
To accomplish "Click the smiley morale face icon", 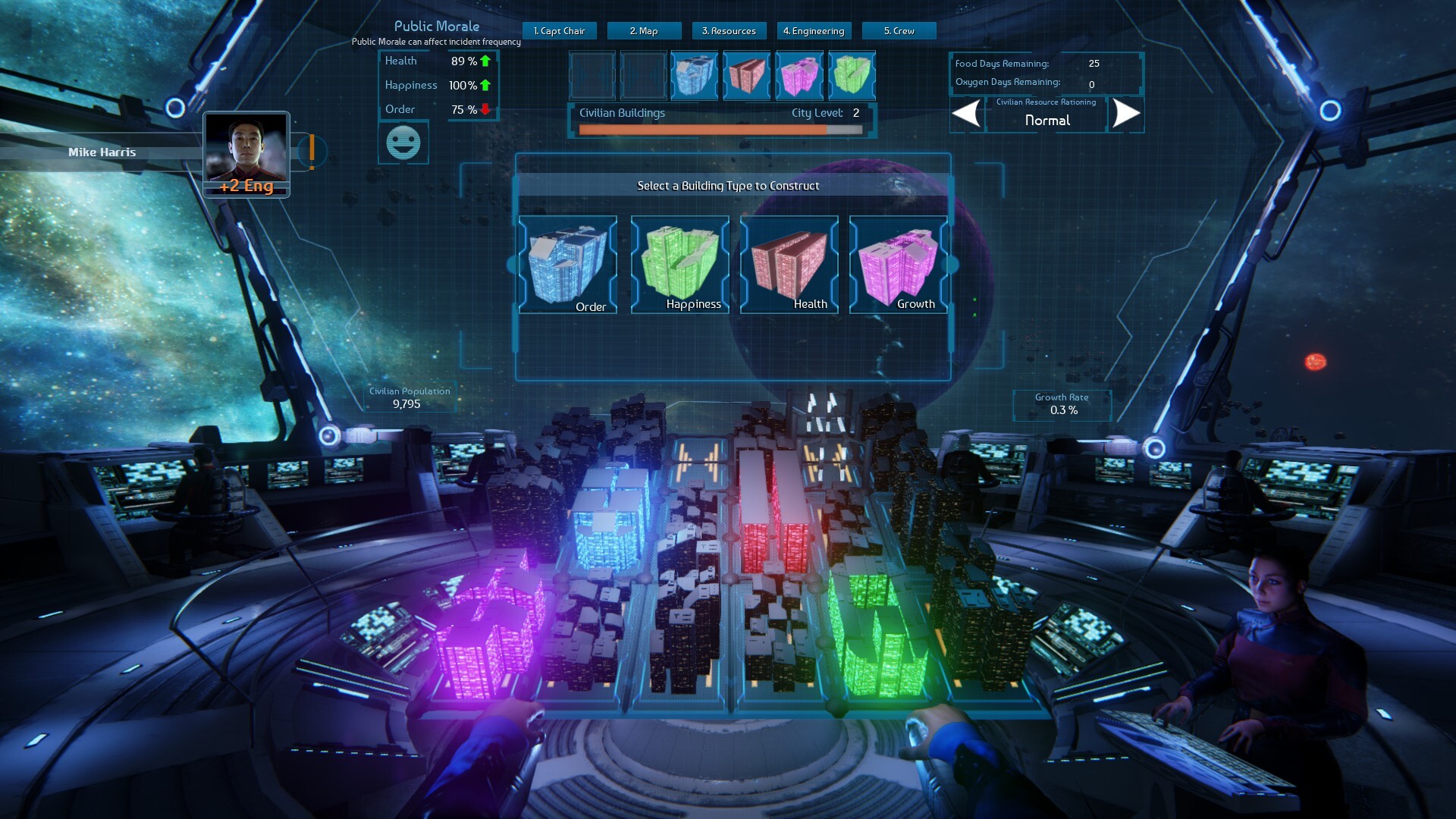I will coord(403,142).
